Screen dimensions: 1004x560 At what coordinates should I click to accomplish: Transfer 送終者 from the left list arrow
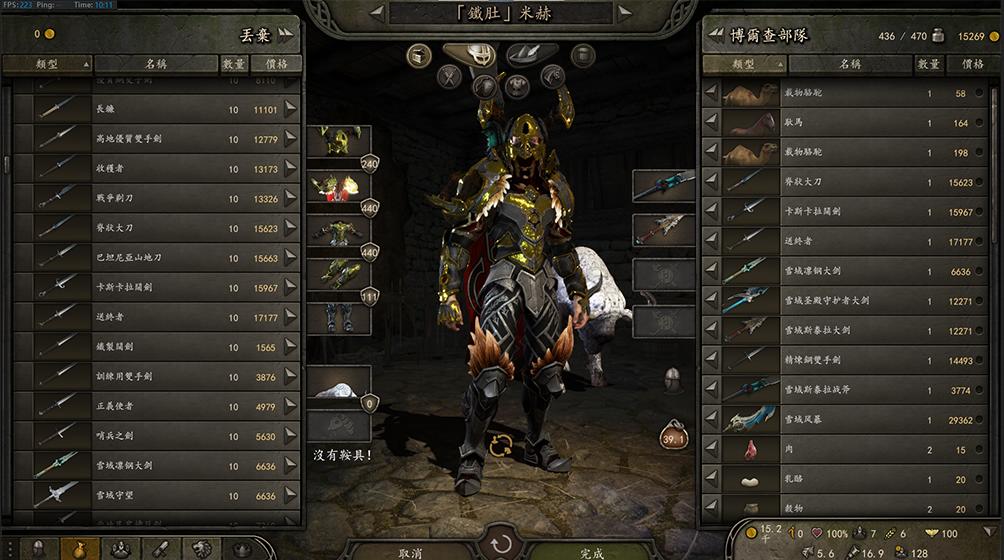pyautogui.click(x=291, y=317)
